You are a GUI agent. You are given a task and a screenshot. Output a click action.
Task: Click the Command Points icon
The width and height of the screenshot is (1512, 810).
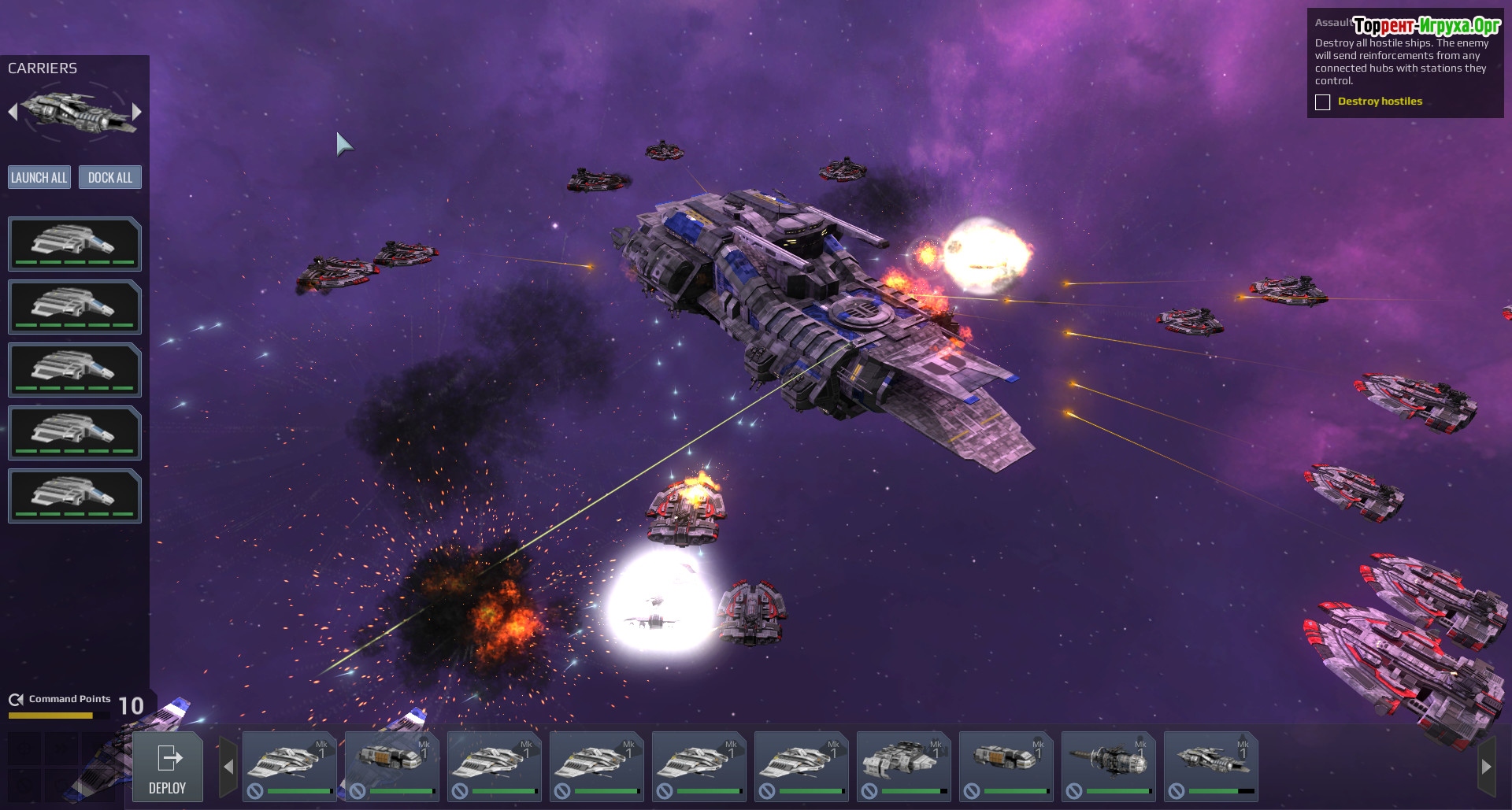tap(16, 700)
